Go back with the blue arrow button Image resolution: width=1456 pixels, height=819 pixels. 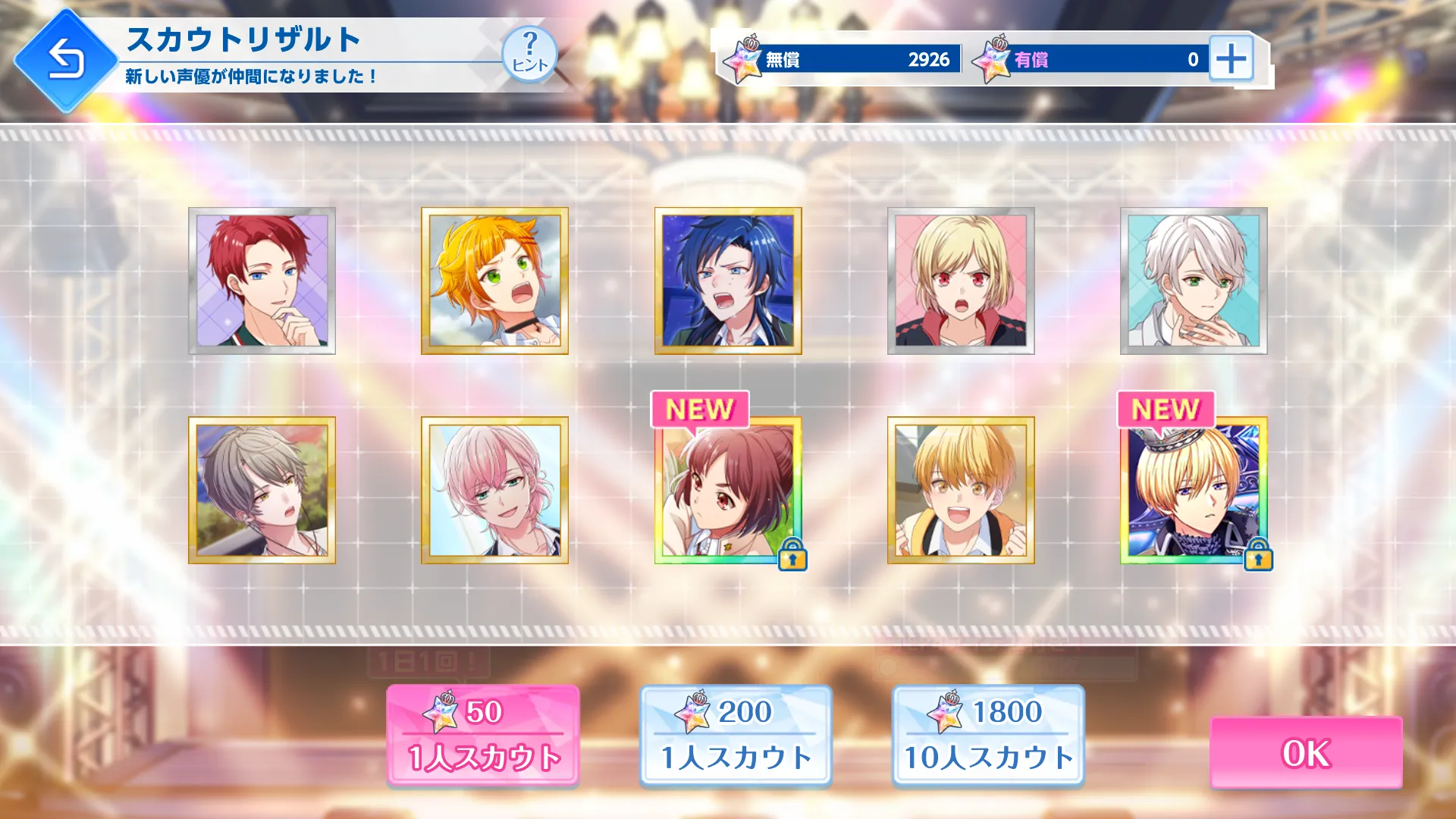(x=66, y=60)
